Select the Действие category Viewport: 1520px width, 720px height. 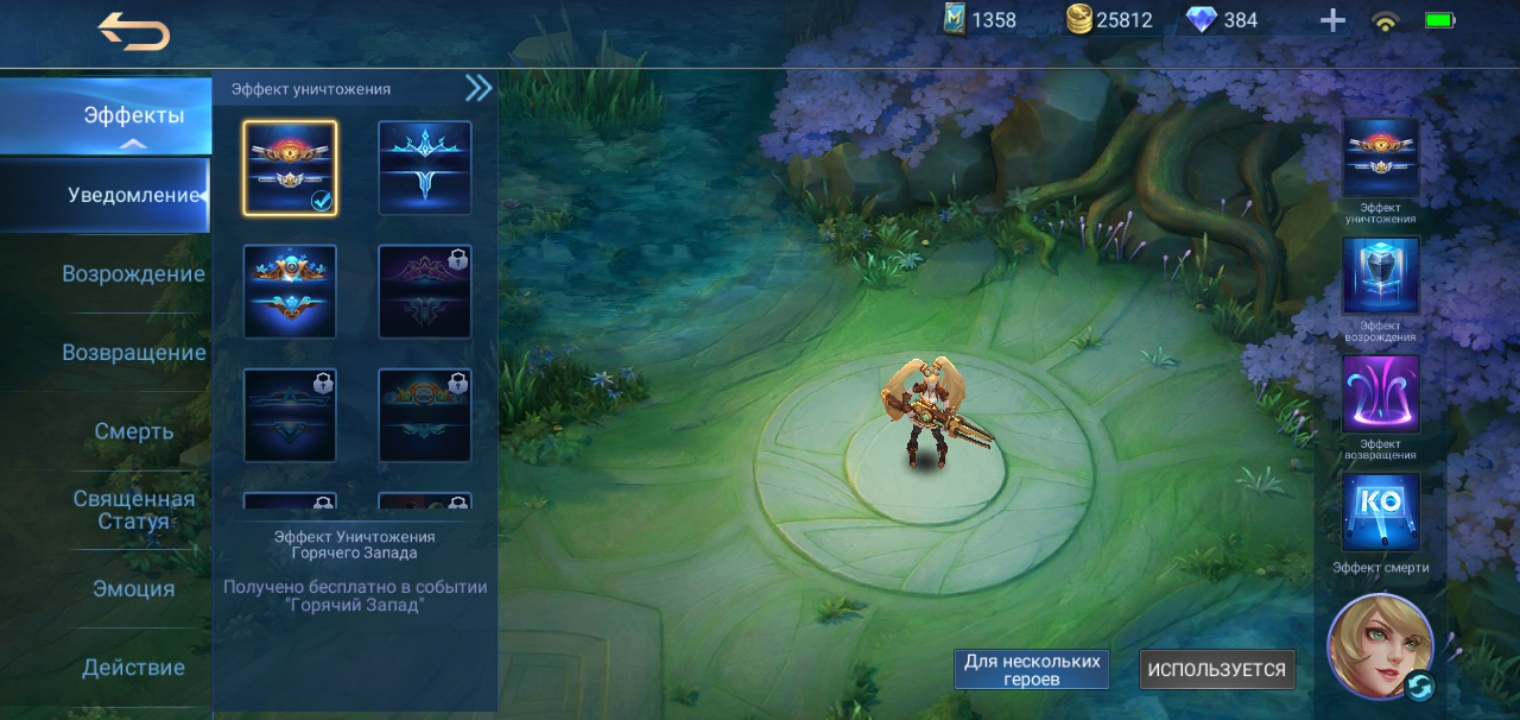point(133,667)
